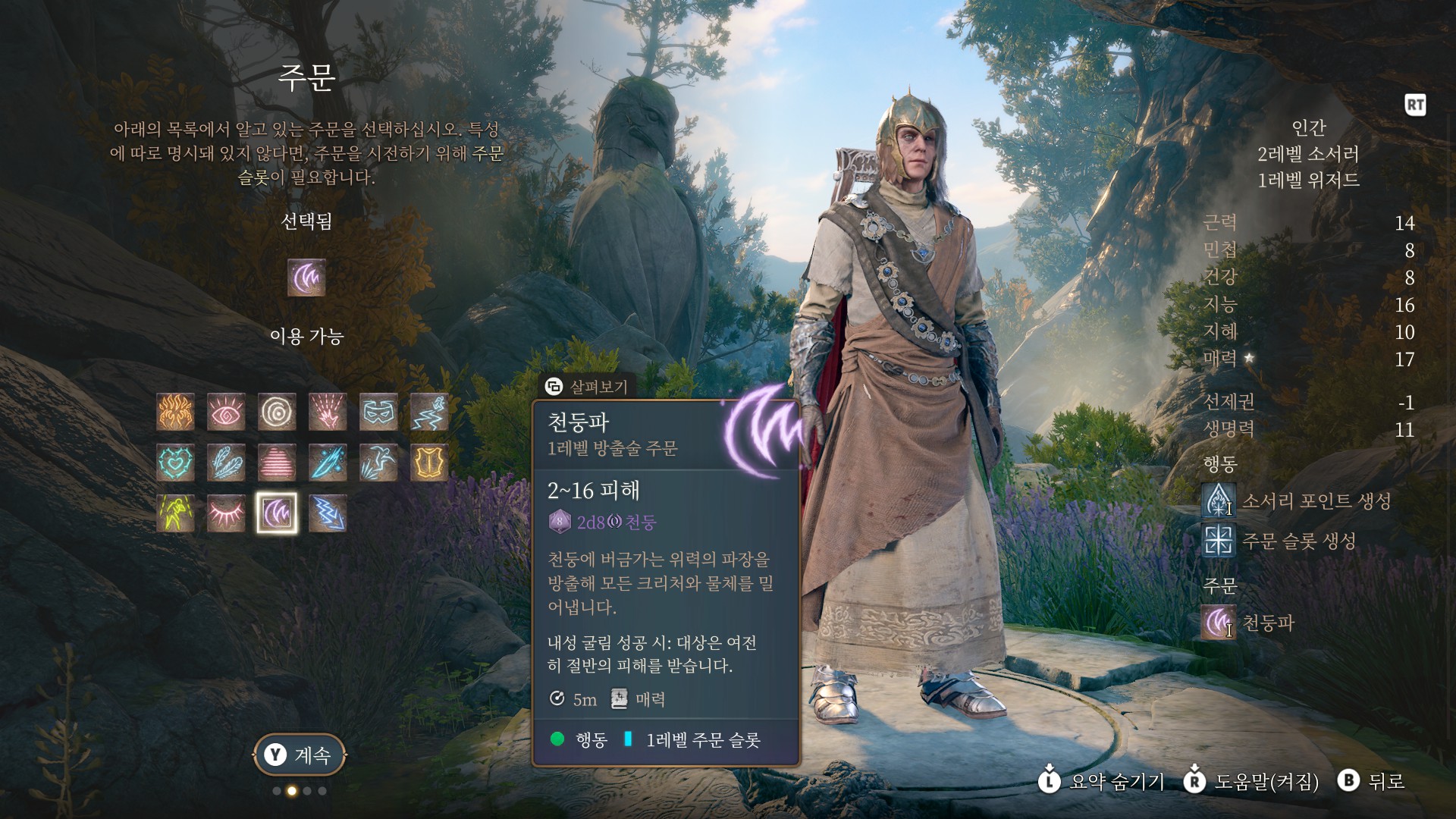Screen dimensions: 1456x819
Task: Continue with the 계속 button
Action: point(300,755)
